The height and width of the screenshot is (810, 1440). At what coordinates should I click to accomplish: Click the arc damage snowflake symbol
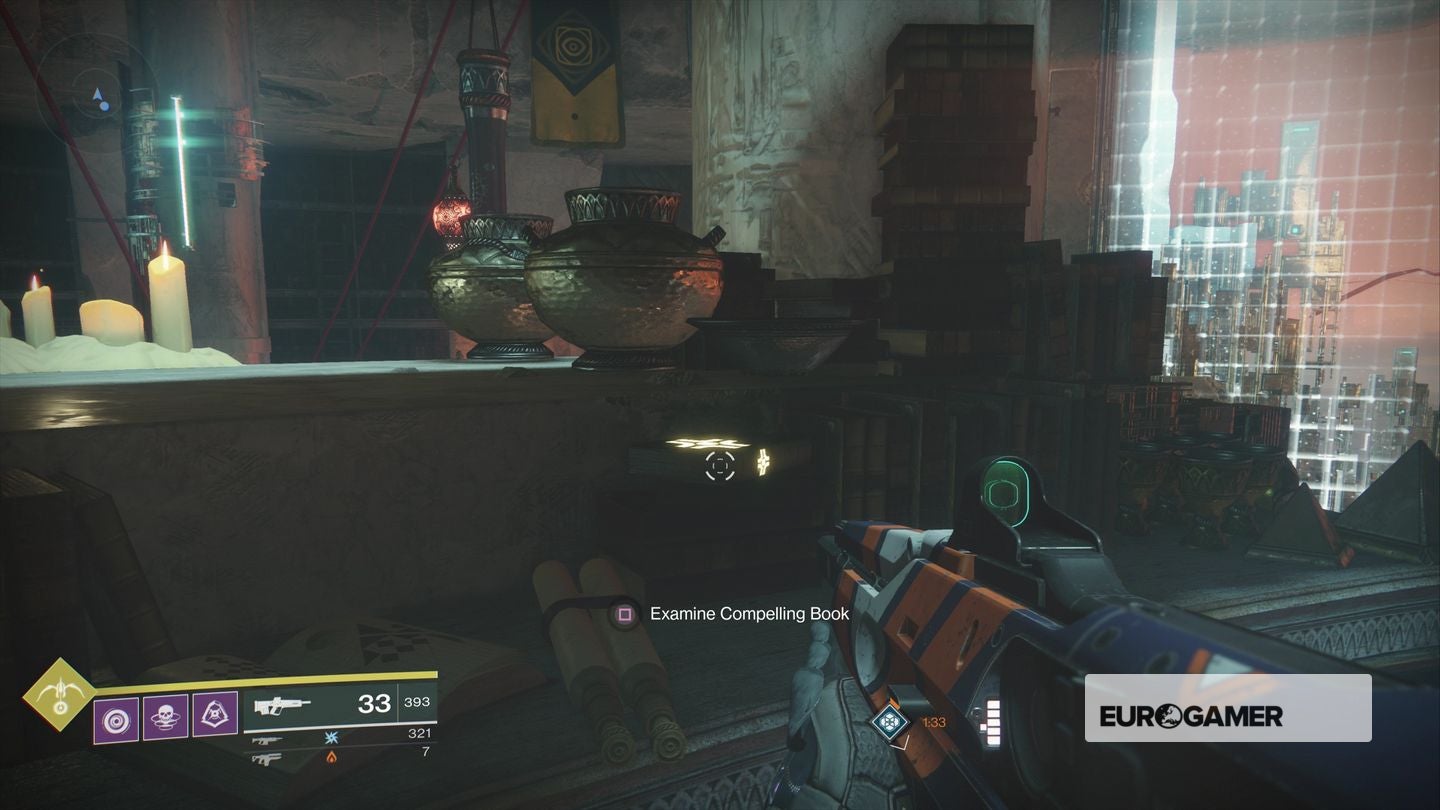click(x=331, y=737)
